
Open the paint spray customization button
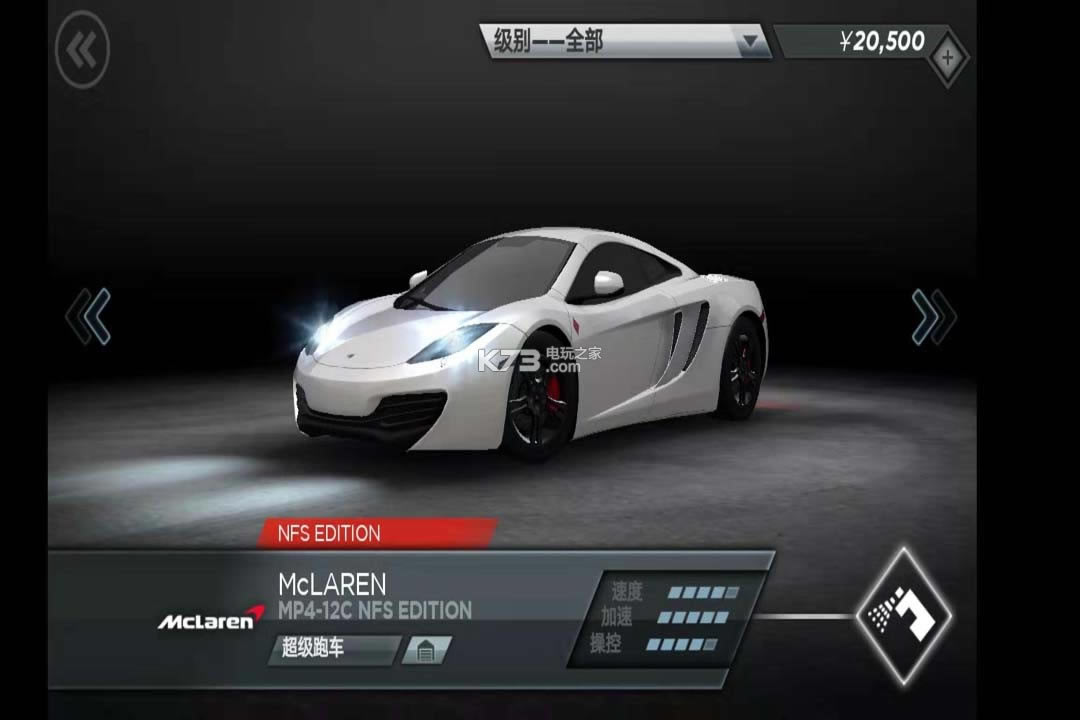coord(904,616)
